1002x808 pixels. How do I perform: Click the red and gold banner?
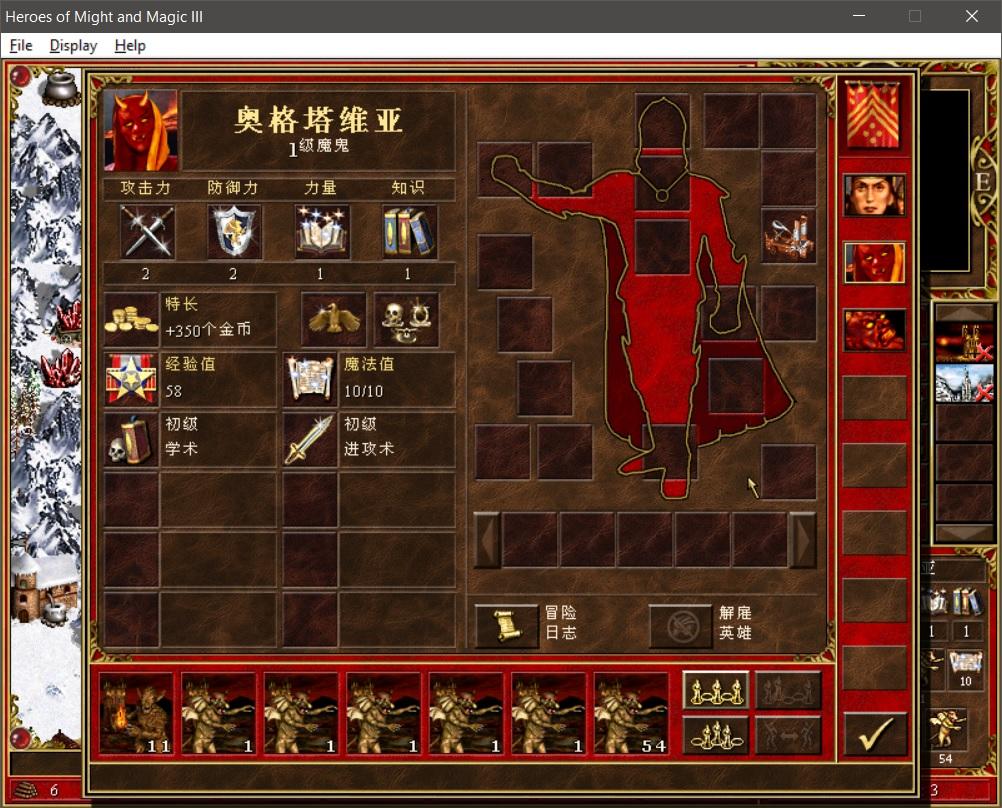coord(873,114)
